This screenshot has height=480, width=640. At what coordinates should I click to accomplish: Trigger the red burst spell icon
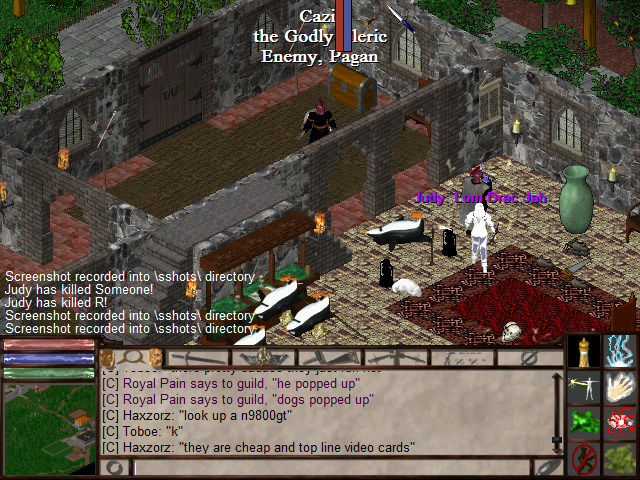pos(620,423)
